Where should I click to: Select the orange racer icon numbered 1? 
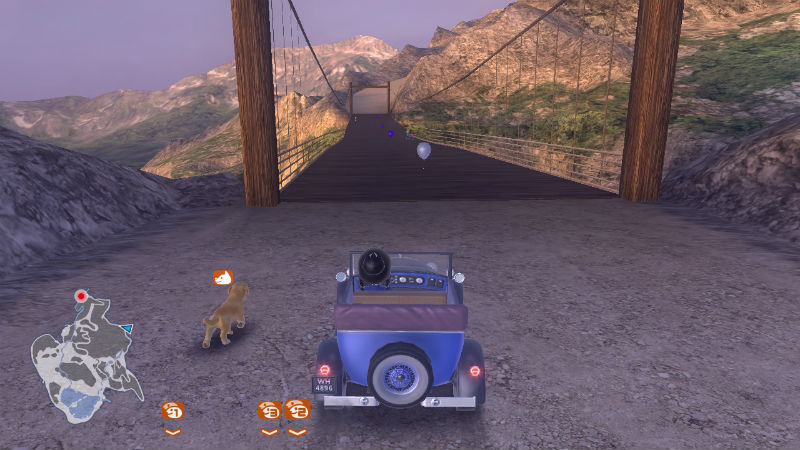point(173,410)
